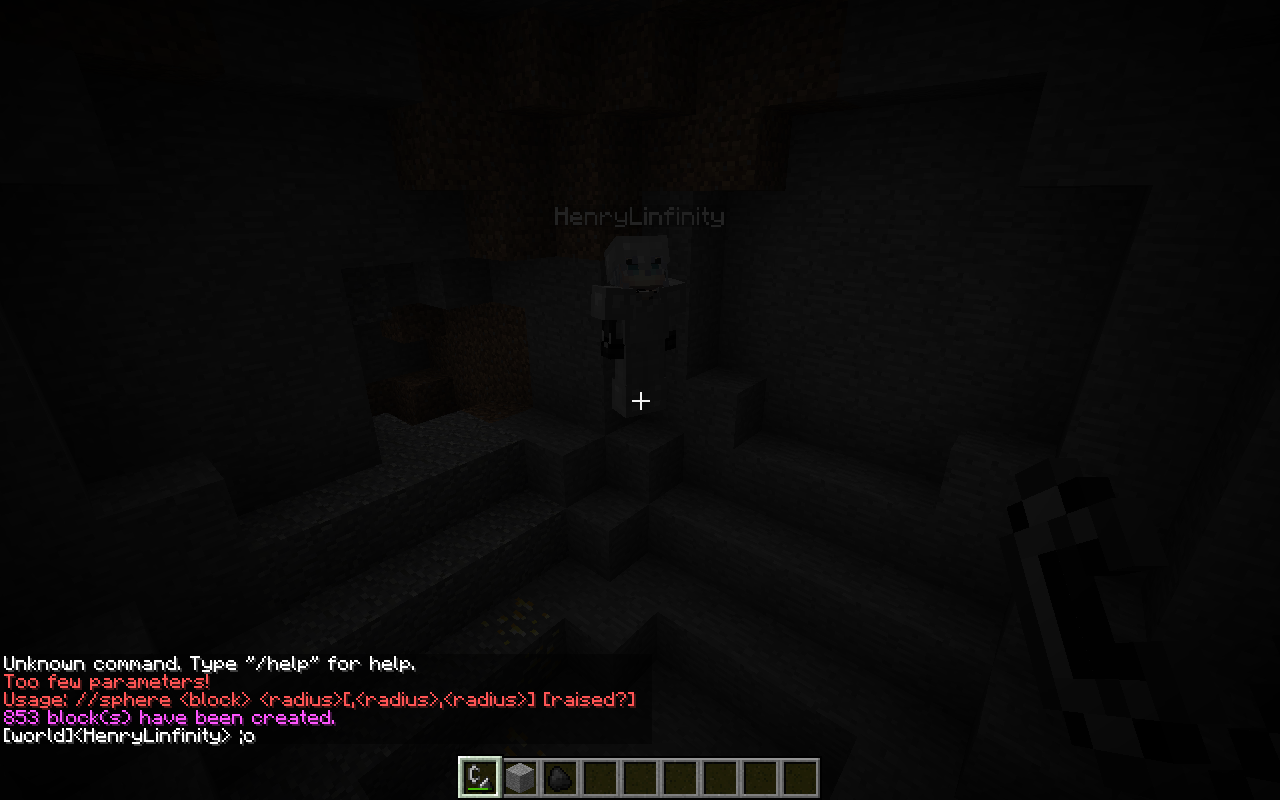Select the stone block in hotbar slot 2
1280x800 pixels.
518,775
